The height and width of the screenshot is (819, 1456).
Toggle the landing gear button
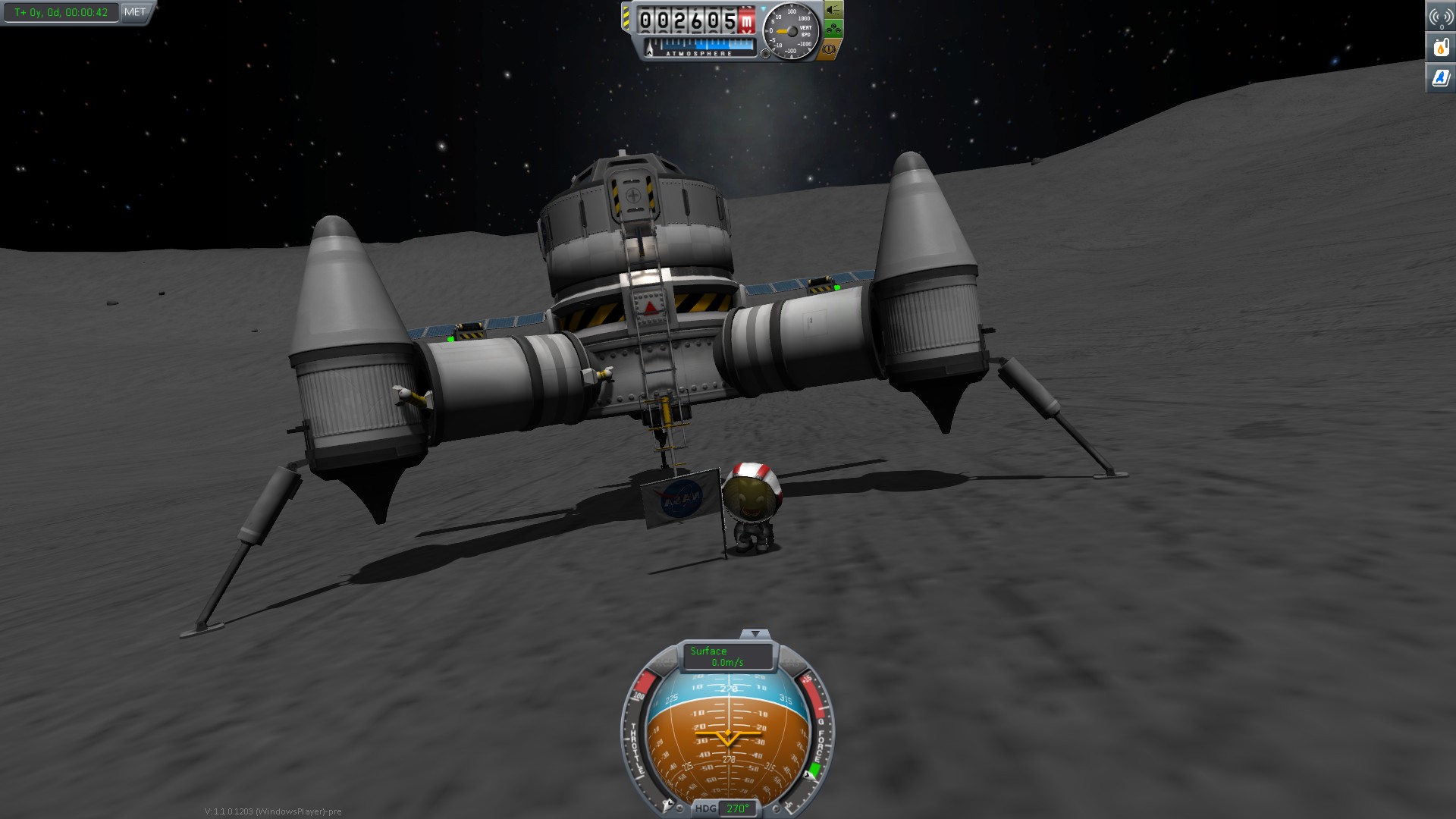click(833, 30)
